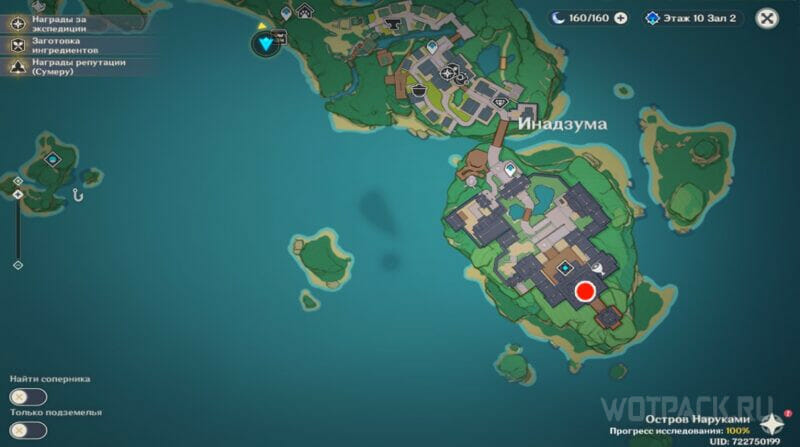
Task: Select the fishing hook spot marker
Action: click(76, 194)
